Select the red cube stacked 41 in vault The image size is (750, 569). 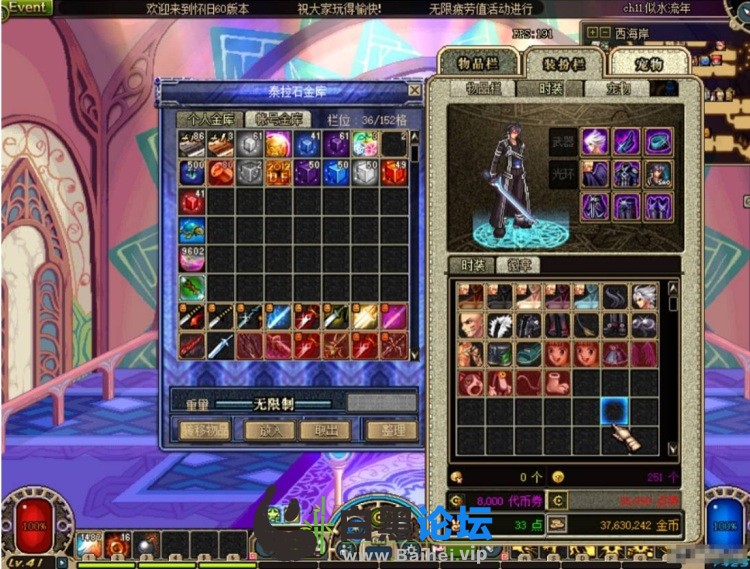[x=193, y=202]
